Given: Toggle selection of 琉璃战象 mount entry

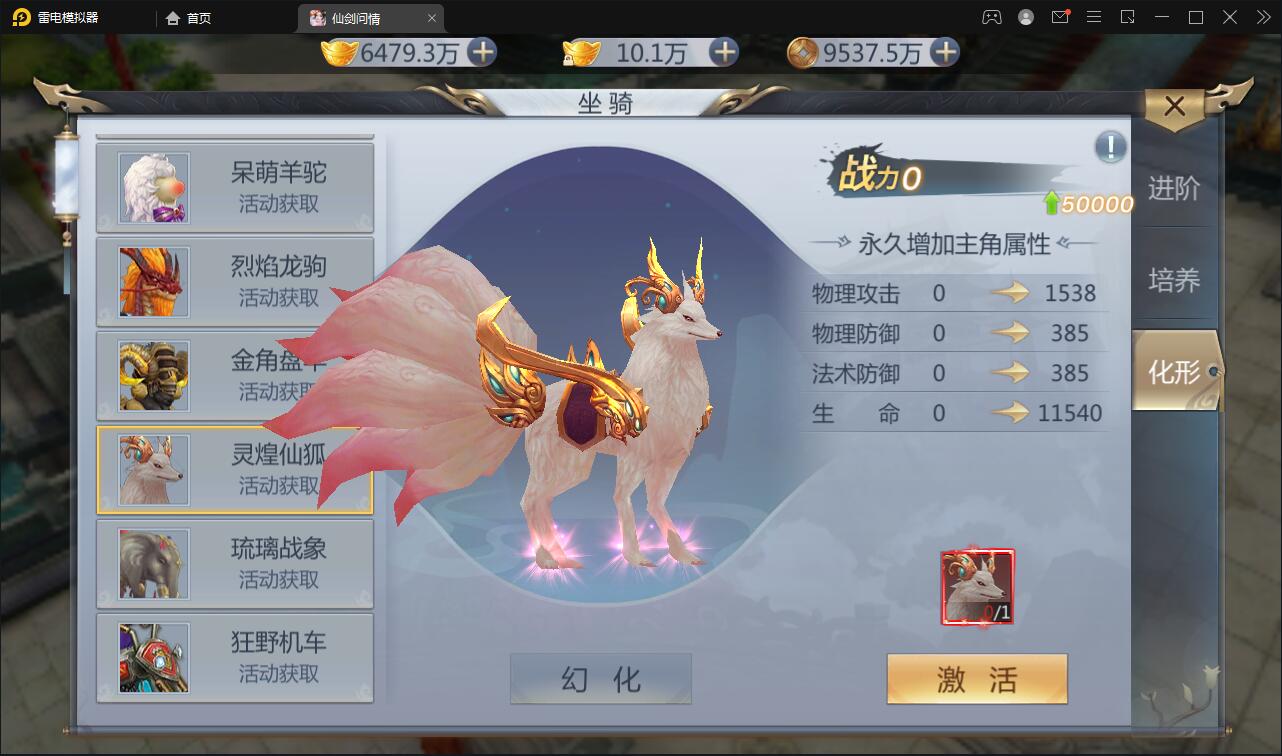Looking at the screenshot, I should [235, 563].
